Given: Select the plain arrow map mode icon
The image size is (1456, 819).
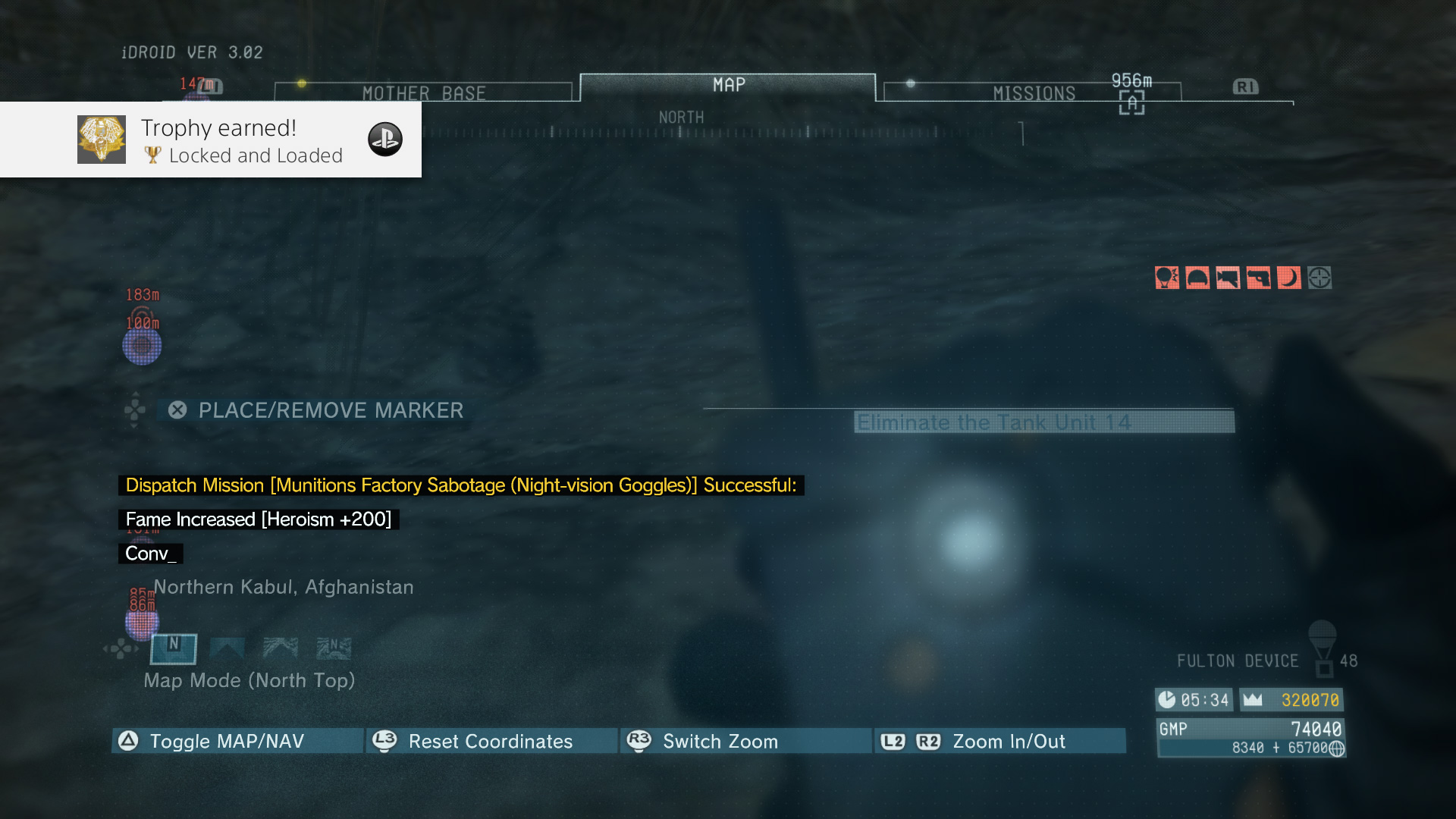Looking at the screenshot, I should (x=227, y=648).
